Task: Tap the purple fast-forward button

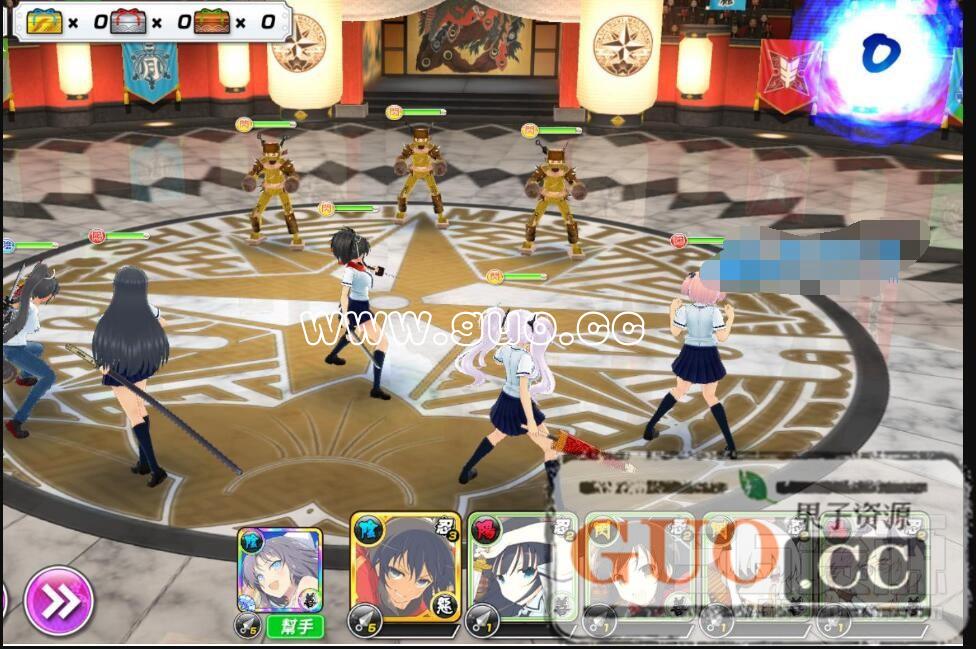Action: pyautogui.click(x=59, y=600)
